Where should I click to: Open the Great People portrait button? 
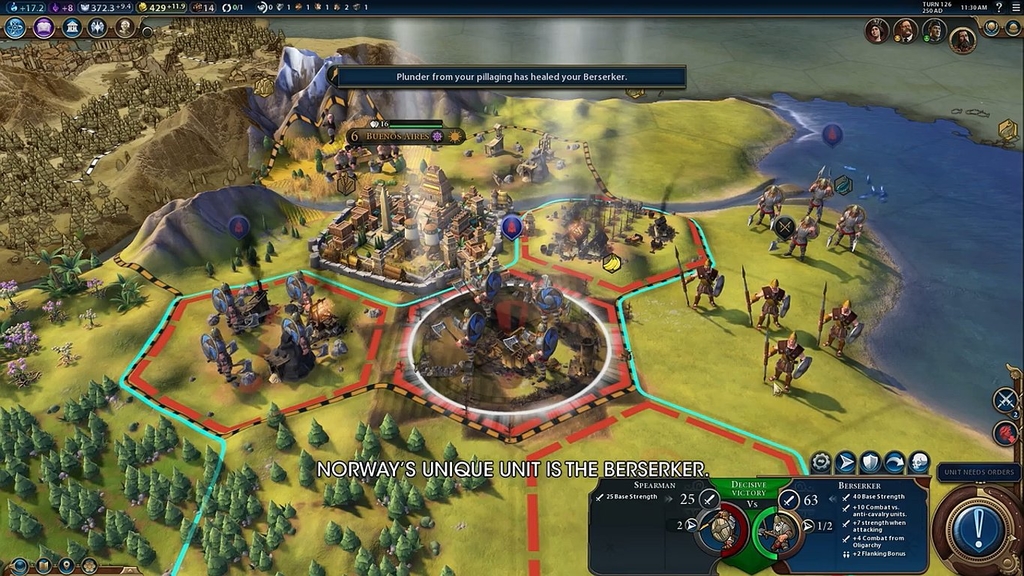125,27
